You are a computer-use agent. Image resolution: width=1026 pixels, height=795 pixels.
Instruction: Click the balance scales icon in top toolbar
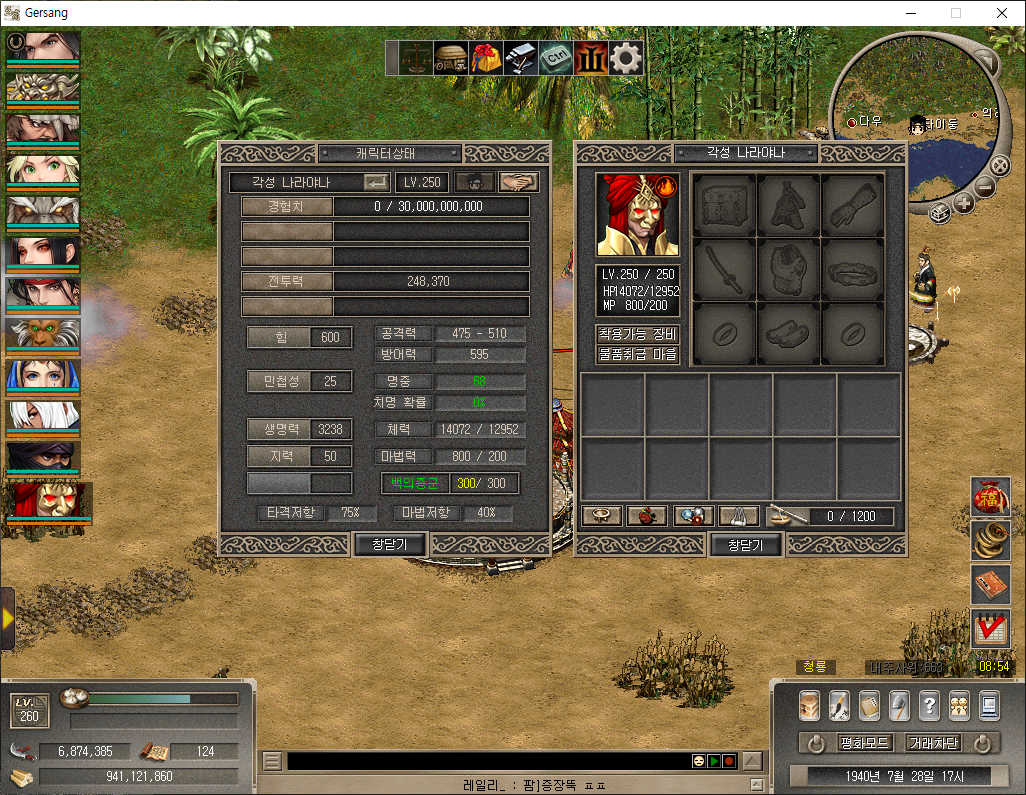[x=418, y=58]
